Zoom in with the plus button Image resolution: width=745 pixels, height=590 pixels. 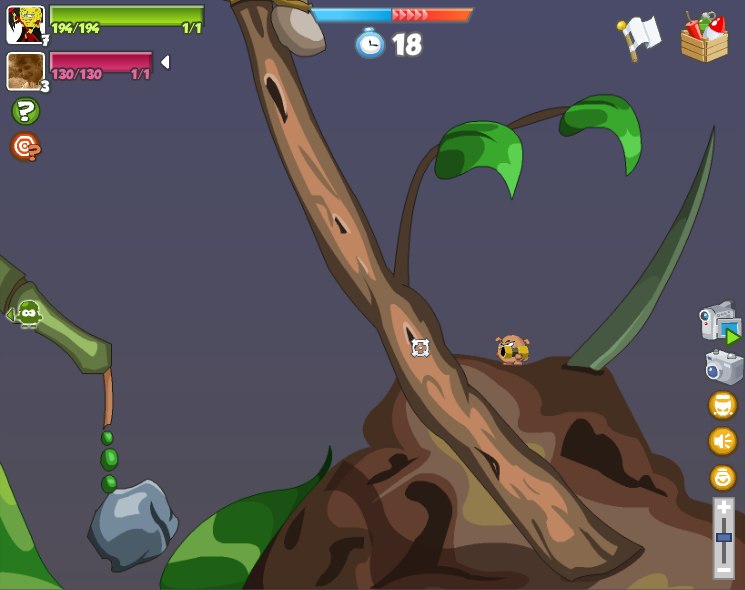pos(723,508)
